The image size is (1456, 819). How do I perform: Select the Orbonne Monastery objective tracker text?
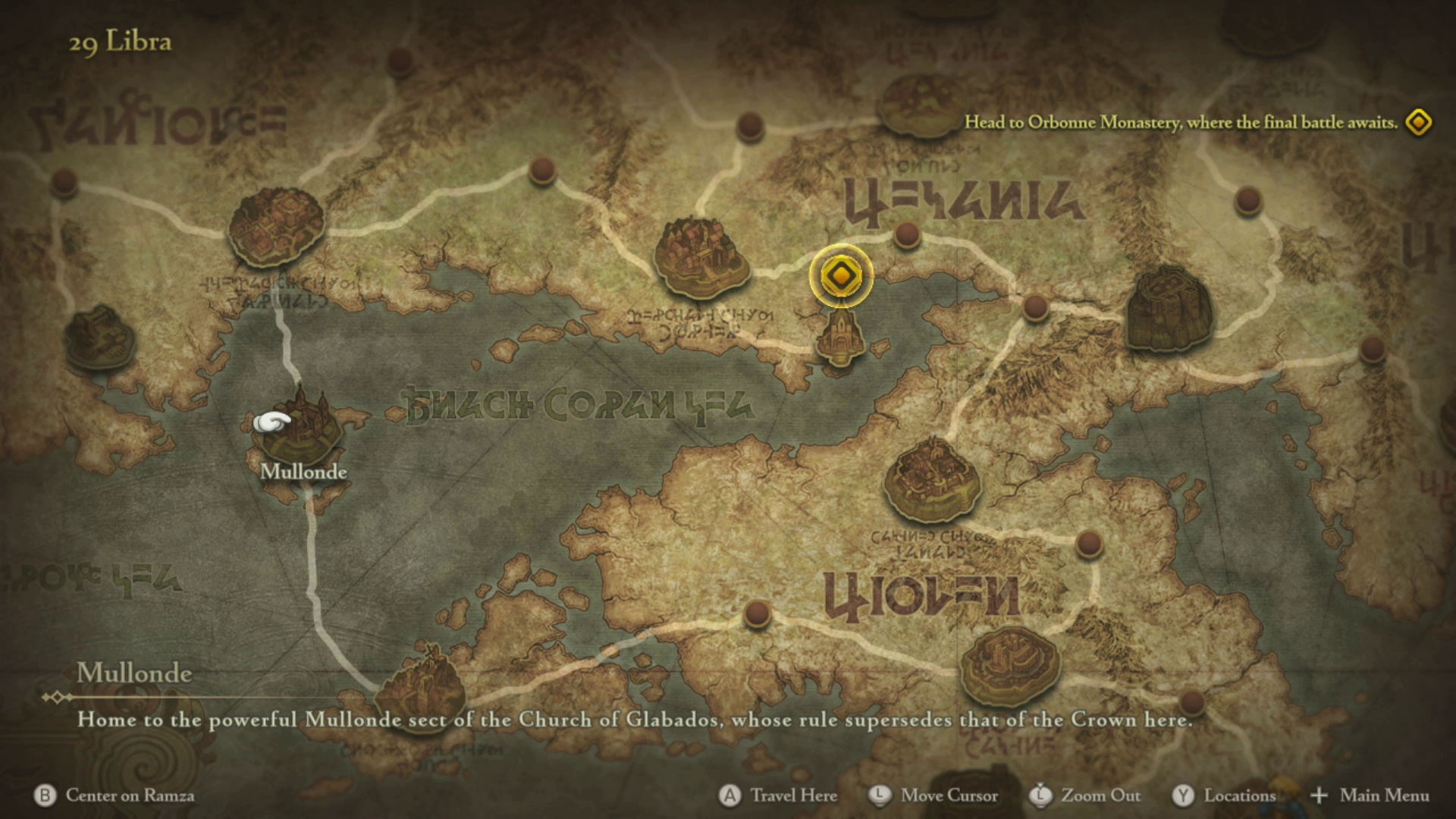1180,123
